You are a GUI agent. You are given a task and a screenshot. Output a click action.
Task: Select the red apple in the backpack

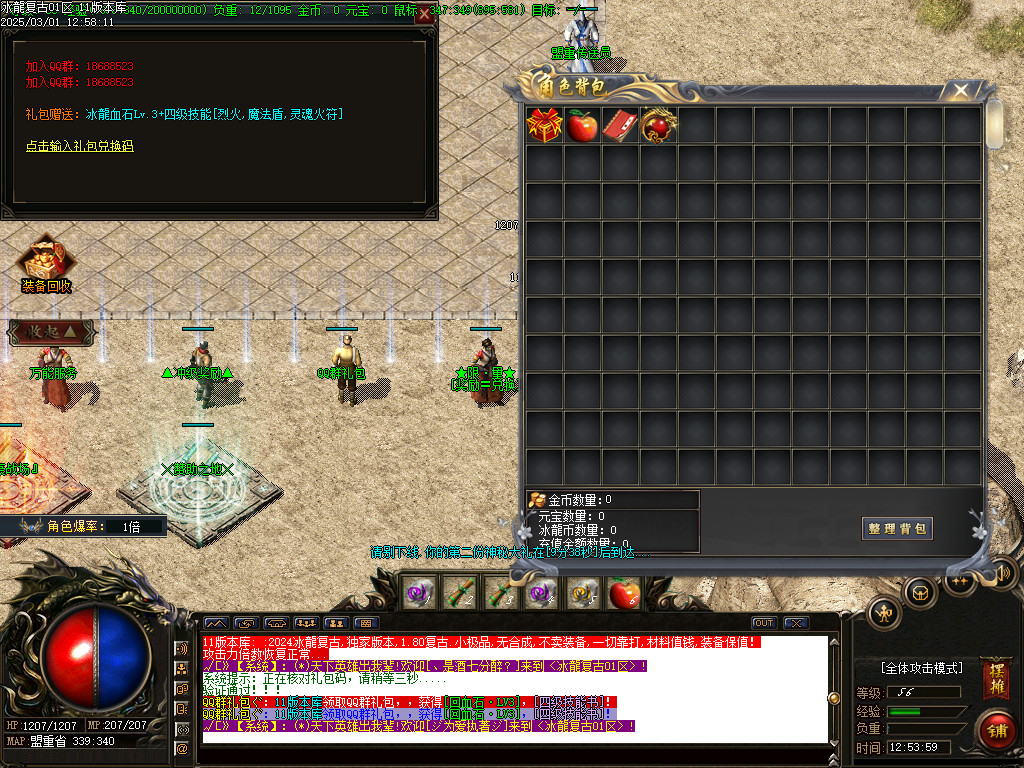(x=582, y=125)
